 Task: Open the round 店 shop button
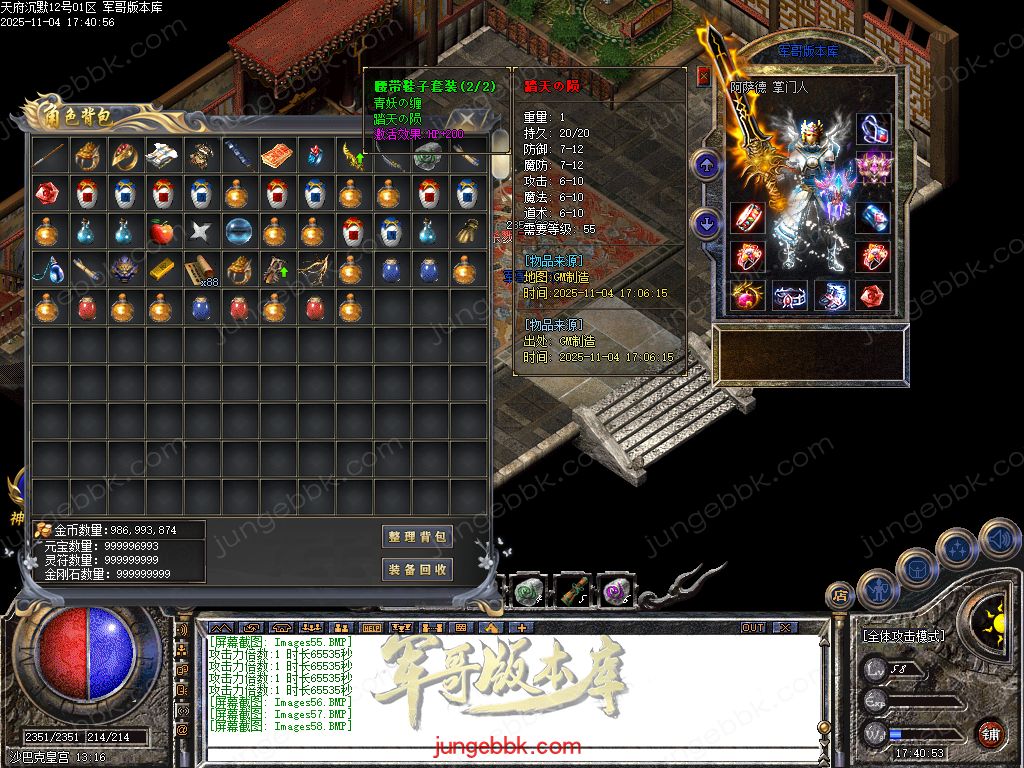tap(840, 596)
